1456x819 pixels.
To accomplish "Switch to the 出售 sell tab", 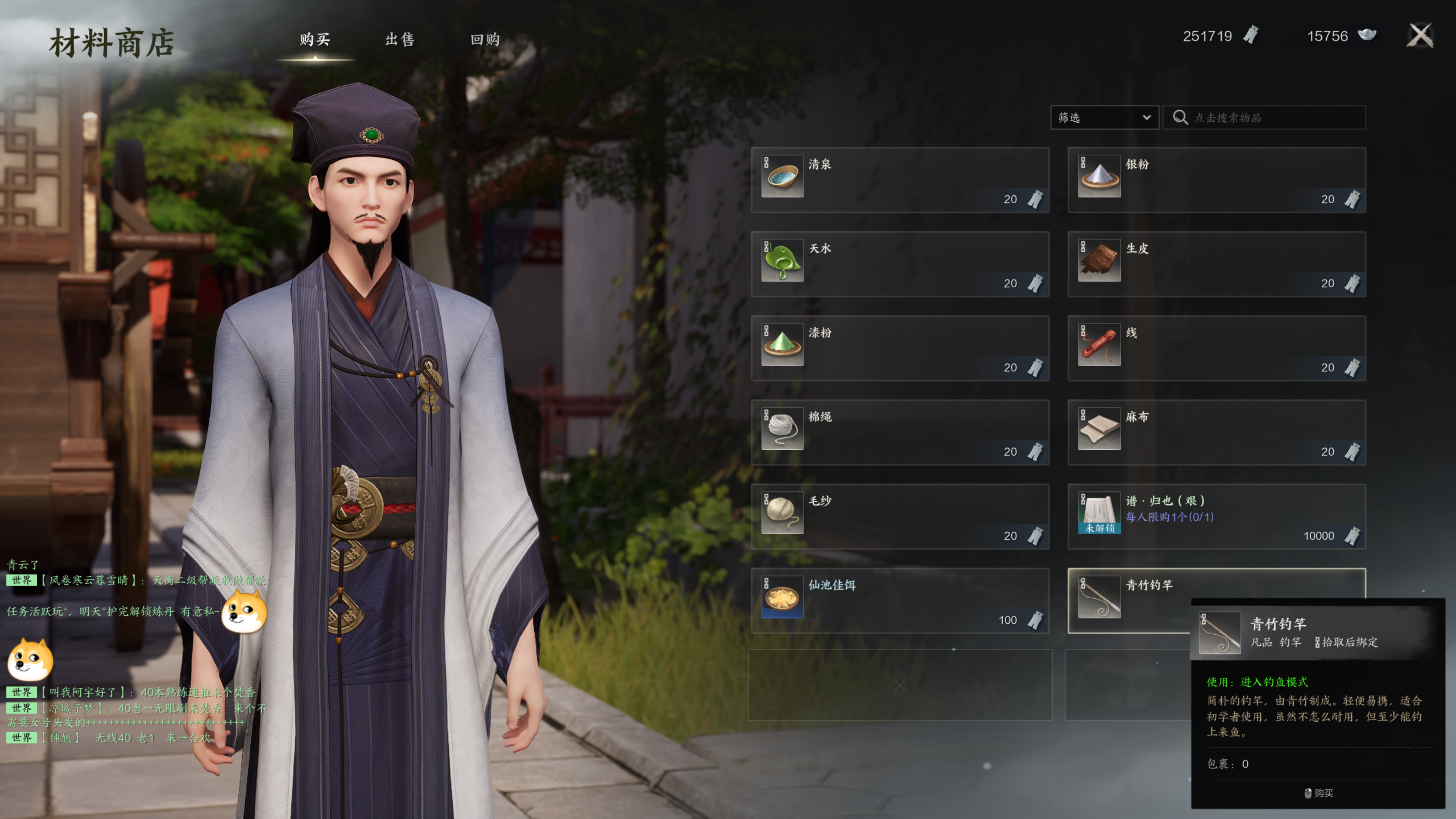I will [400, 39].
